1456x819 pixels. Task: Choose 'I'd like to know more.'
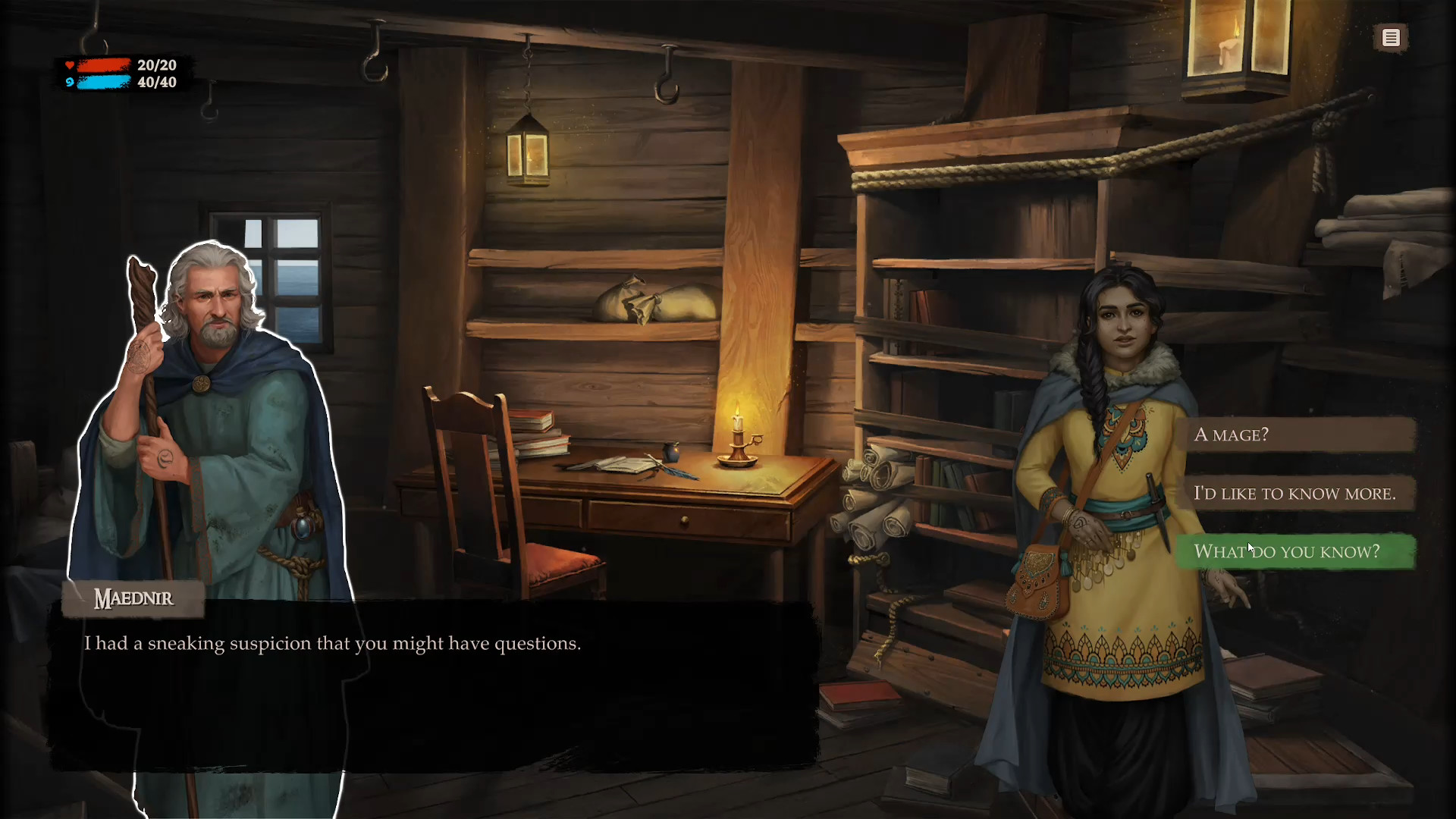coord(1297,493)
